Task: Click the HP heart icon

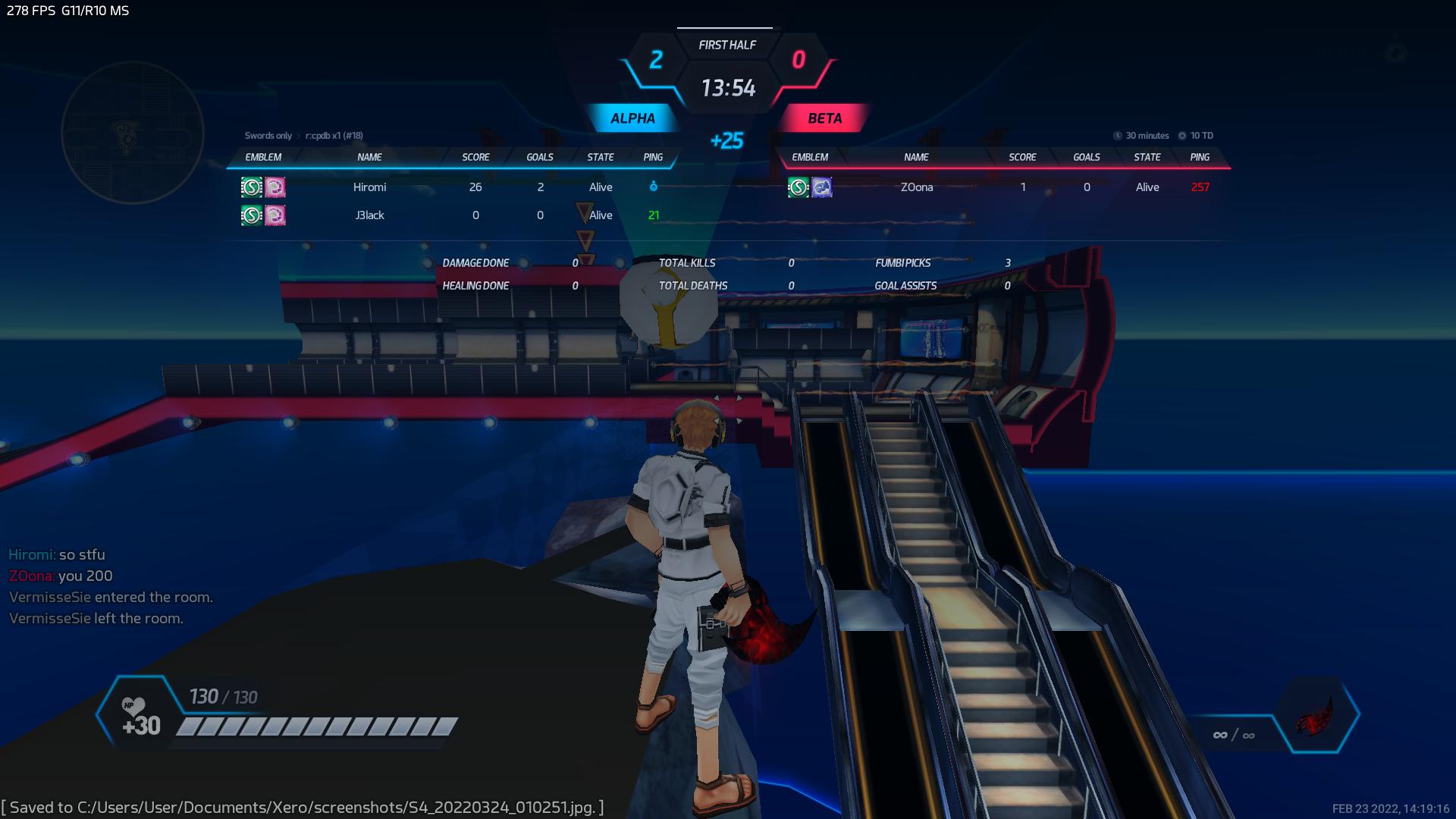Action: (x=133, y=707)
